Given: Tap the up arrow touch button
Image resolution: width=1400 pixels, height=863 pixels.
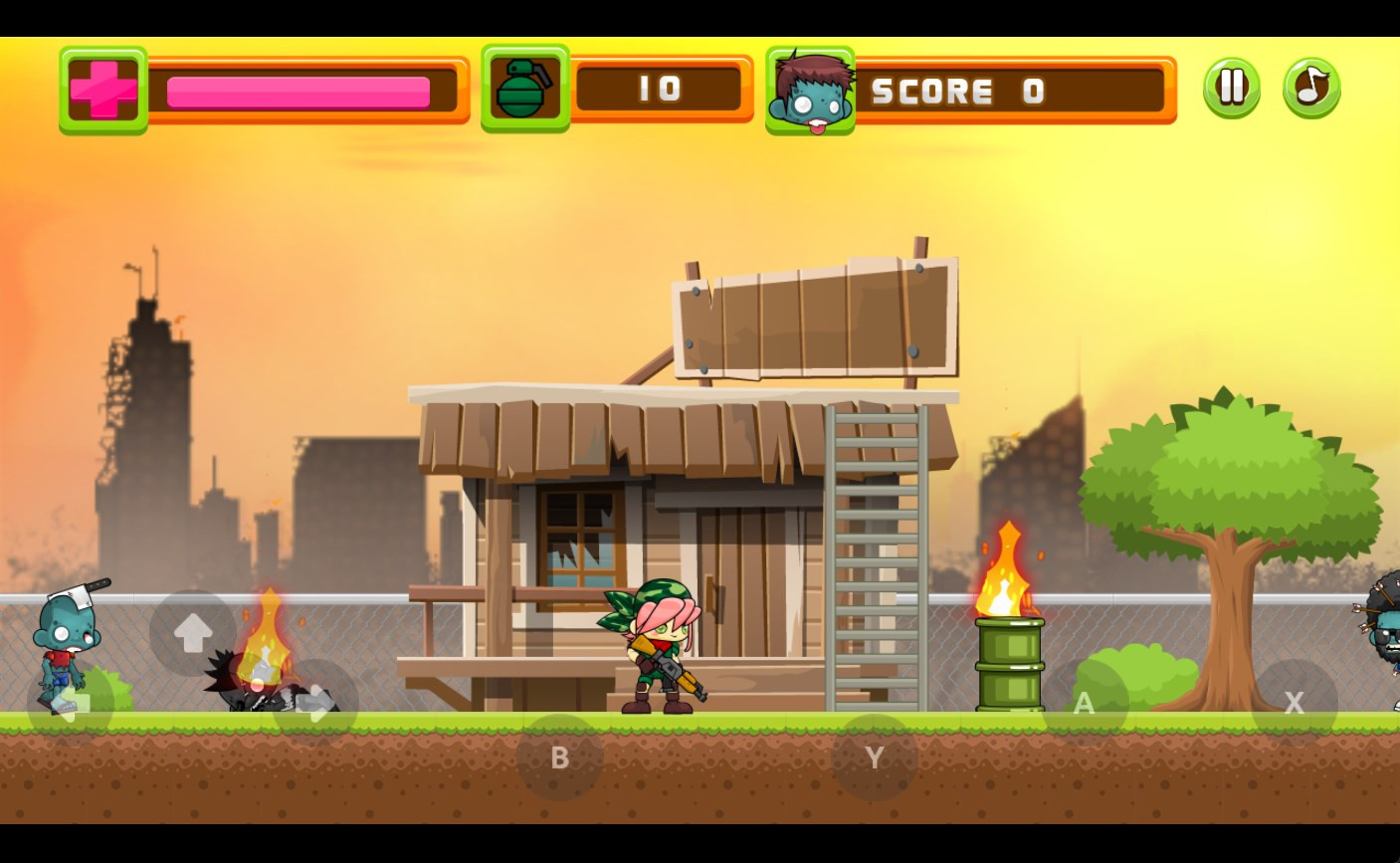Looking at the screenshot, I should click(x=193, y=633).
